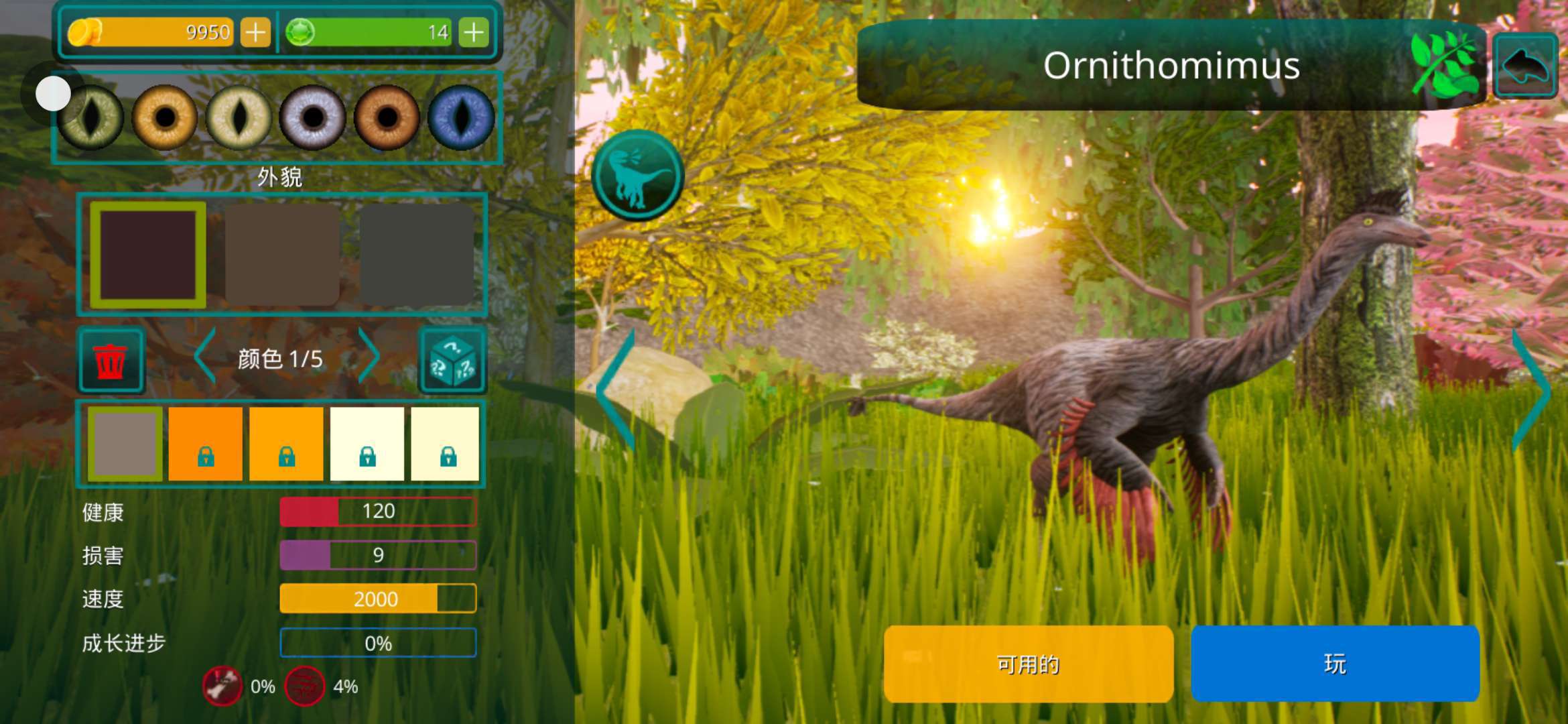Select the blue slit-pupil eye
The width and height of the screenshot is (1568, 724).
tap(461, 118)
